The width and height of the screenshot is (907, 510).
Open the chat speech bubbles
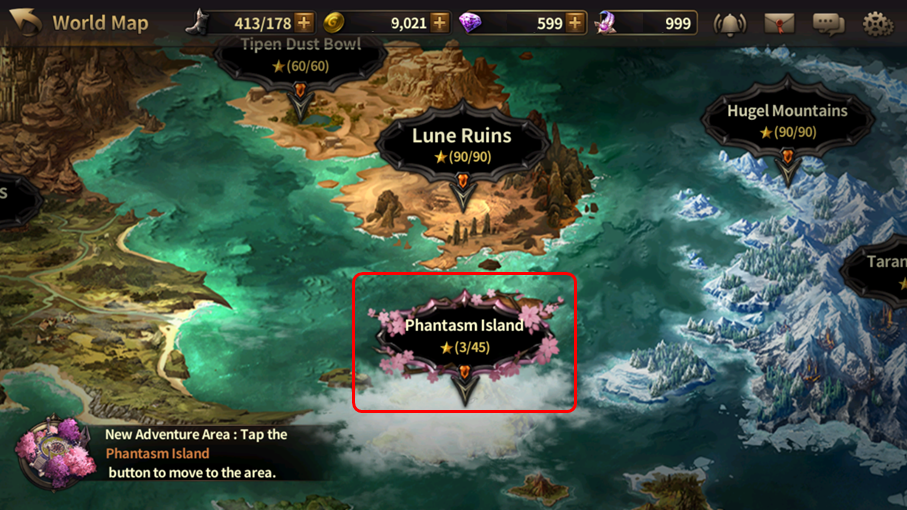click(x=828, y=23)
